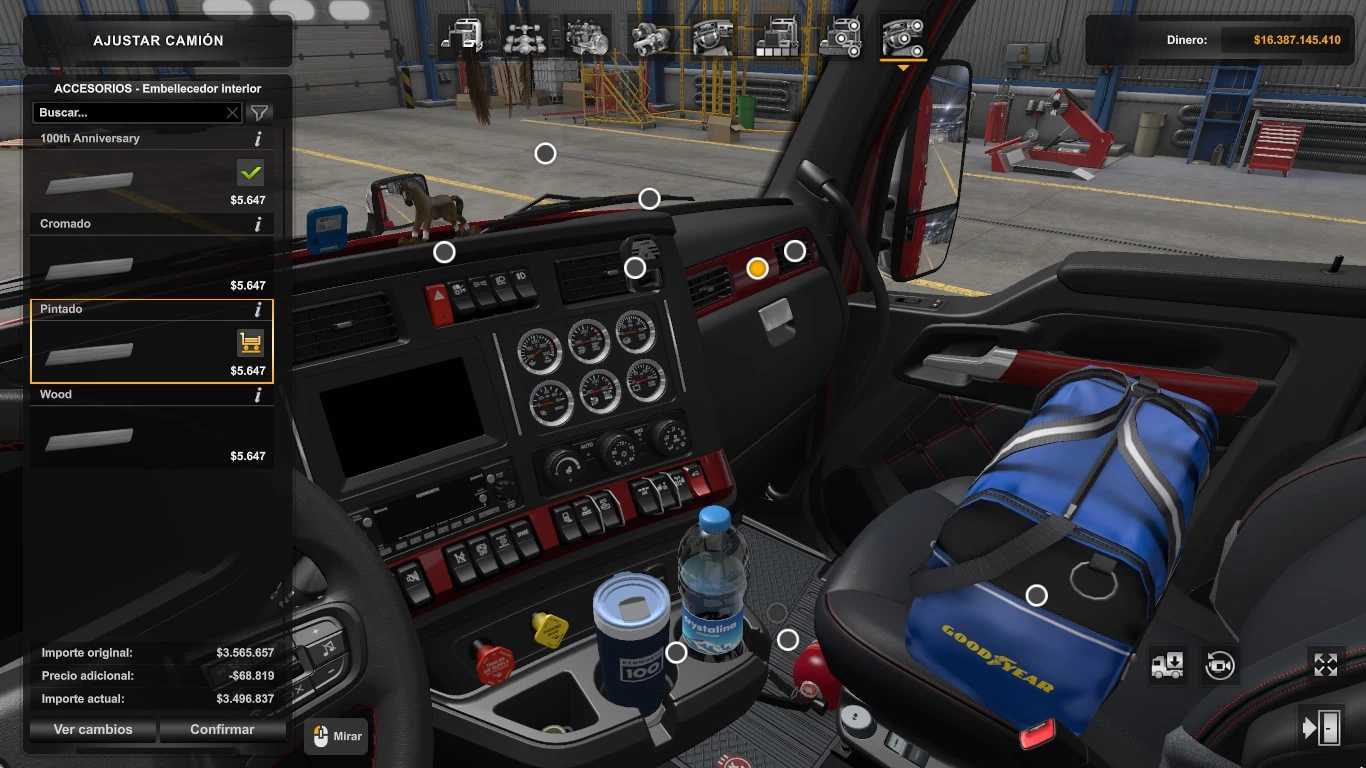Image resolution: width=1366 pixels, height=768 pixels.
Task: Click the Mirar look button
Action: coord(336,737)
